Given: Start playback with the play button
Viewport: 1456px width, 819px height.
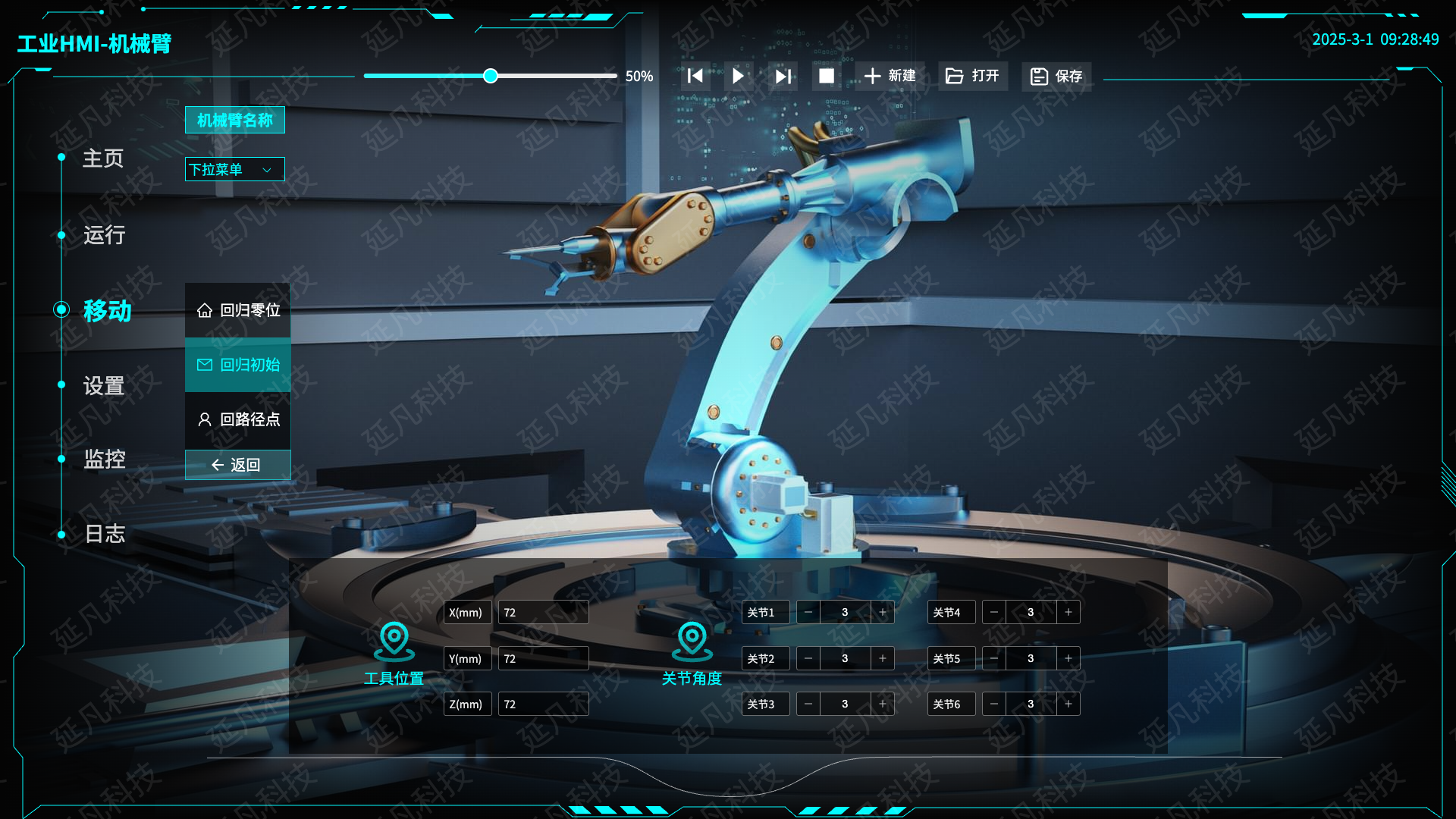Looking at the screenshot, I should [x=738, y=76].
